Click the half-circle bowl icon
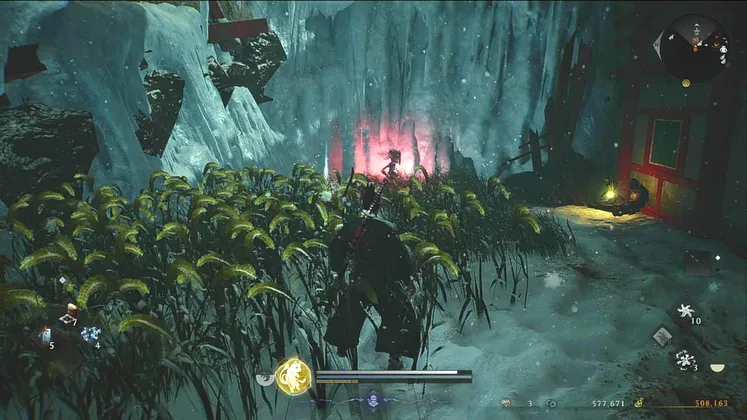Image resolution: width=747 pixels, height=420 pixels. pyautogui.click(x=716, y=367)
